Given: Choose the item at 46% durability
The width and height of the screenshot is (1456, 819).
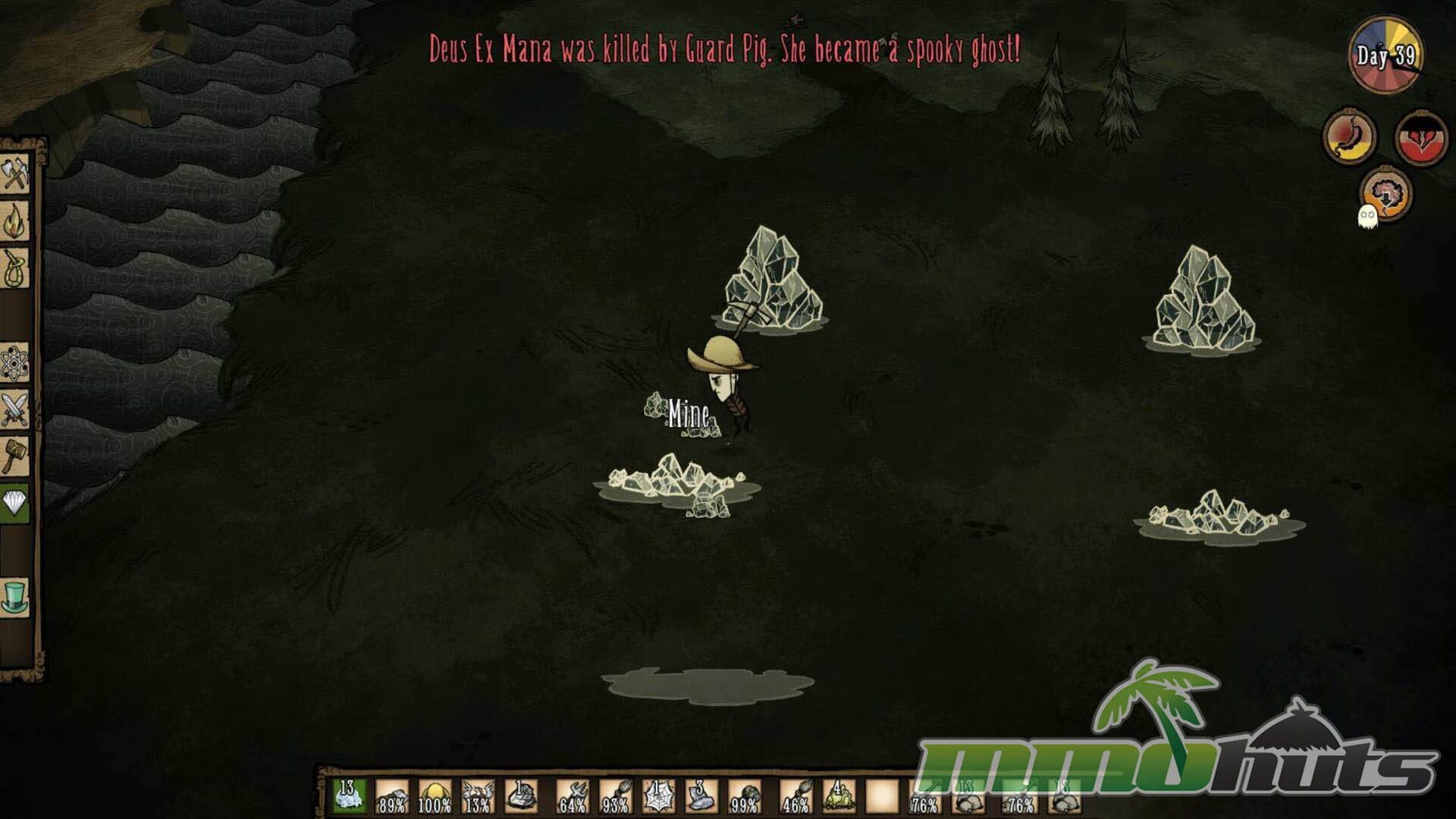Looking at the screenshot, I should click(795, 796).
